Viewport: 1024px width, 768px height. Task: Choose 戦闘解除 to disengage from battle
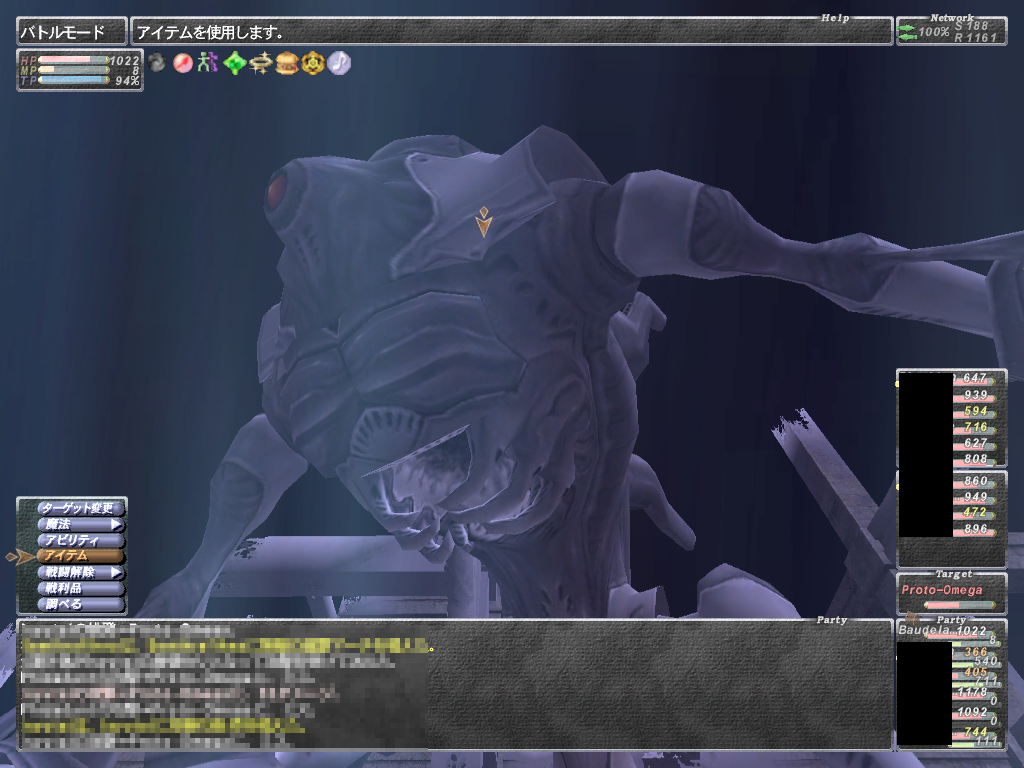pyautogui.click(x=80, y=573)
